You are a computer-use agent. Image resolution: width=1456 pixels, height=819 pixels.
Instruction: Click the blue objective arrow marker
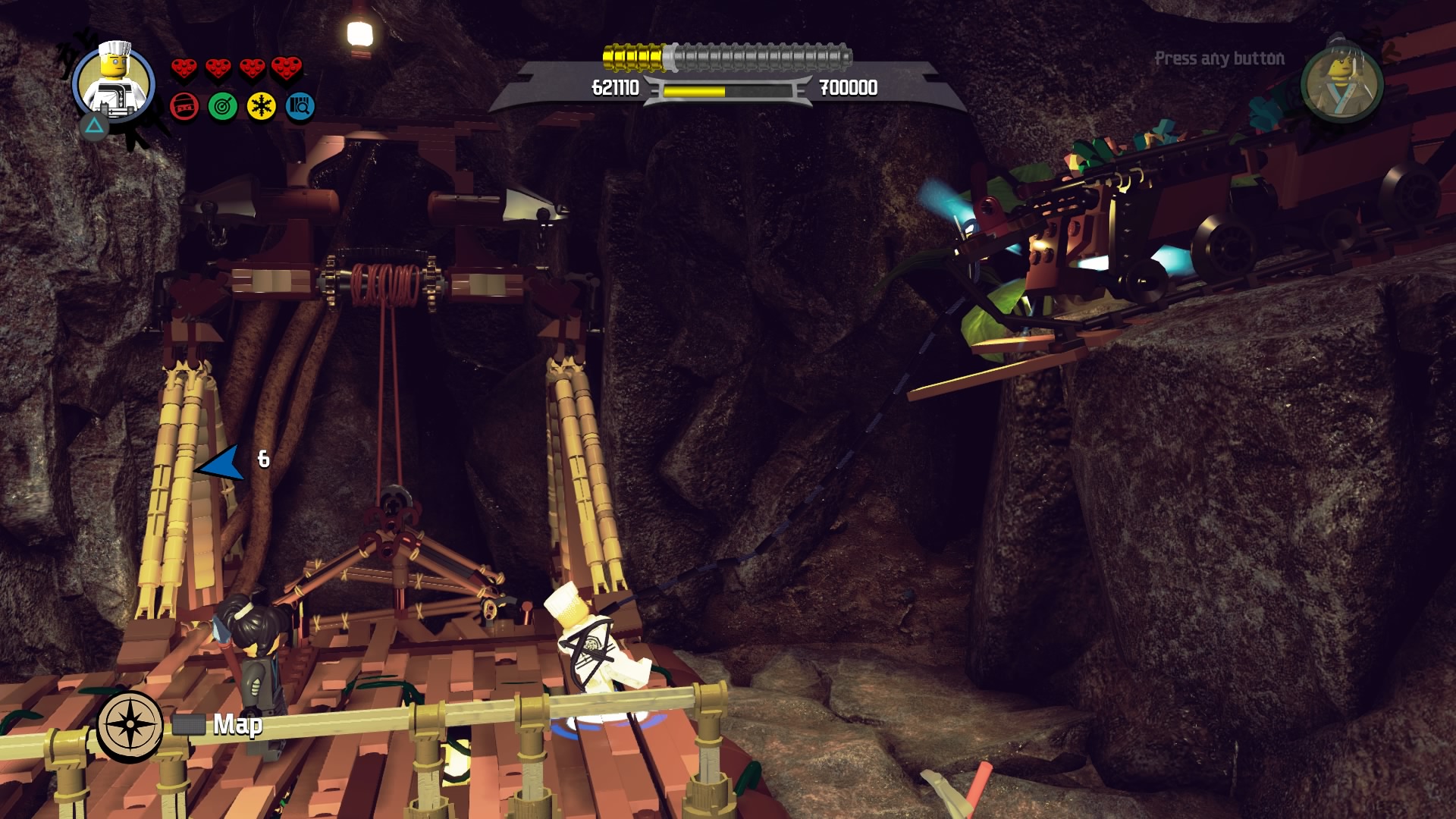point(222,463)
